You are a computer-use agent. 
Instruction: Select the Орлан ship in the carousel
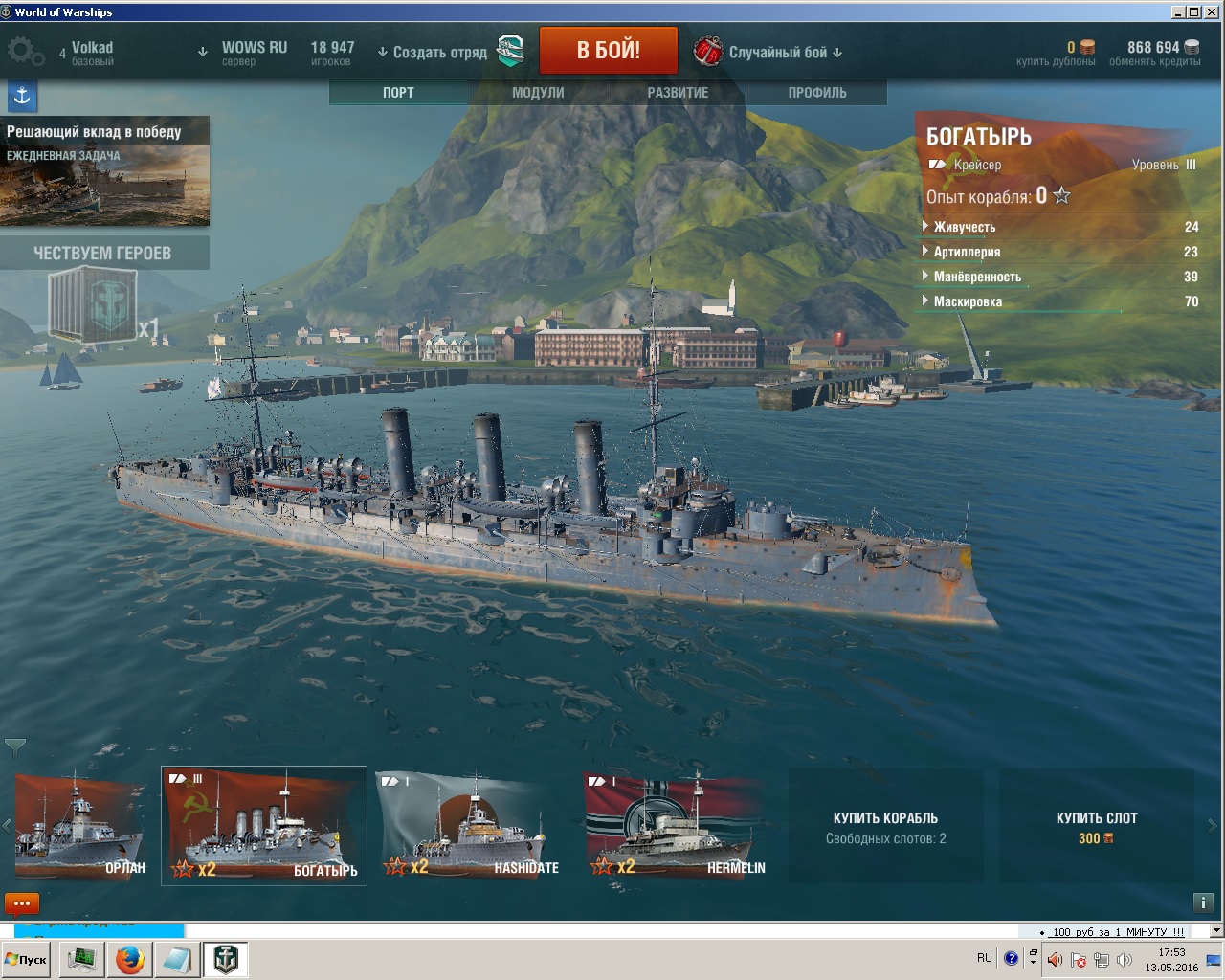[79, 827]
